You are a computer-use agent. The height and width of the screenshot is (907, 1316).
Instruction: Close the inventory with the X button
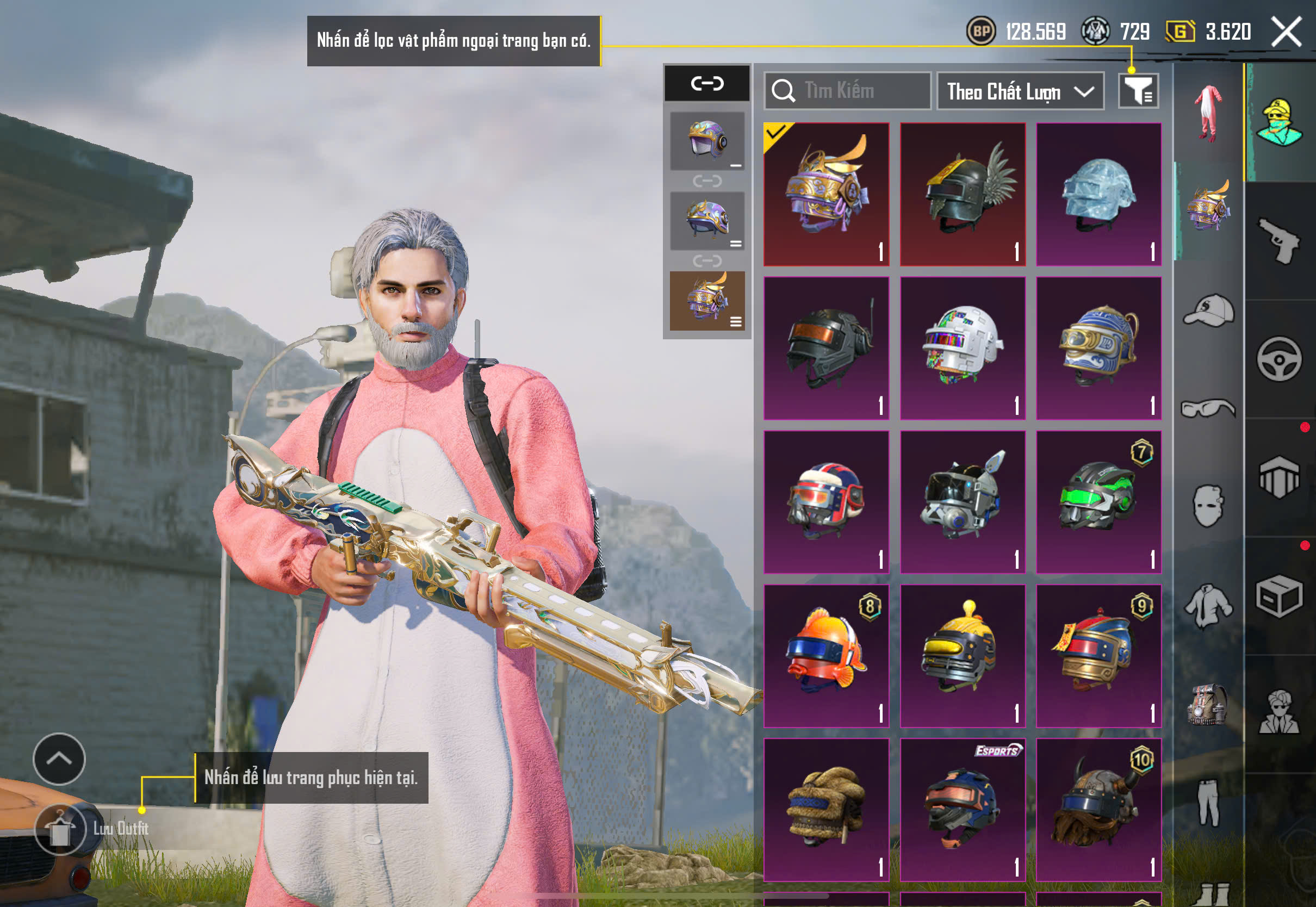coord(1286,31)
